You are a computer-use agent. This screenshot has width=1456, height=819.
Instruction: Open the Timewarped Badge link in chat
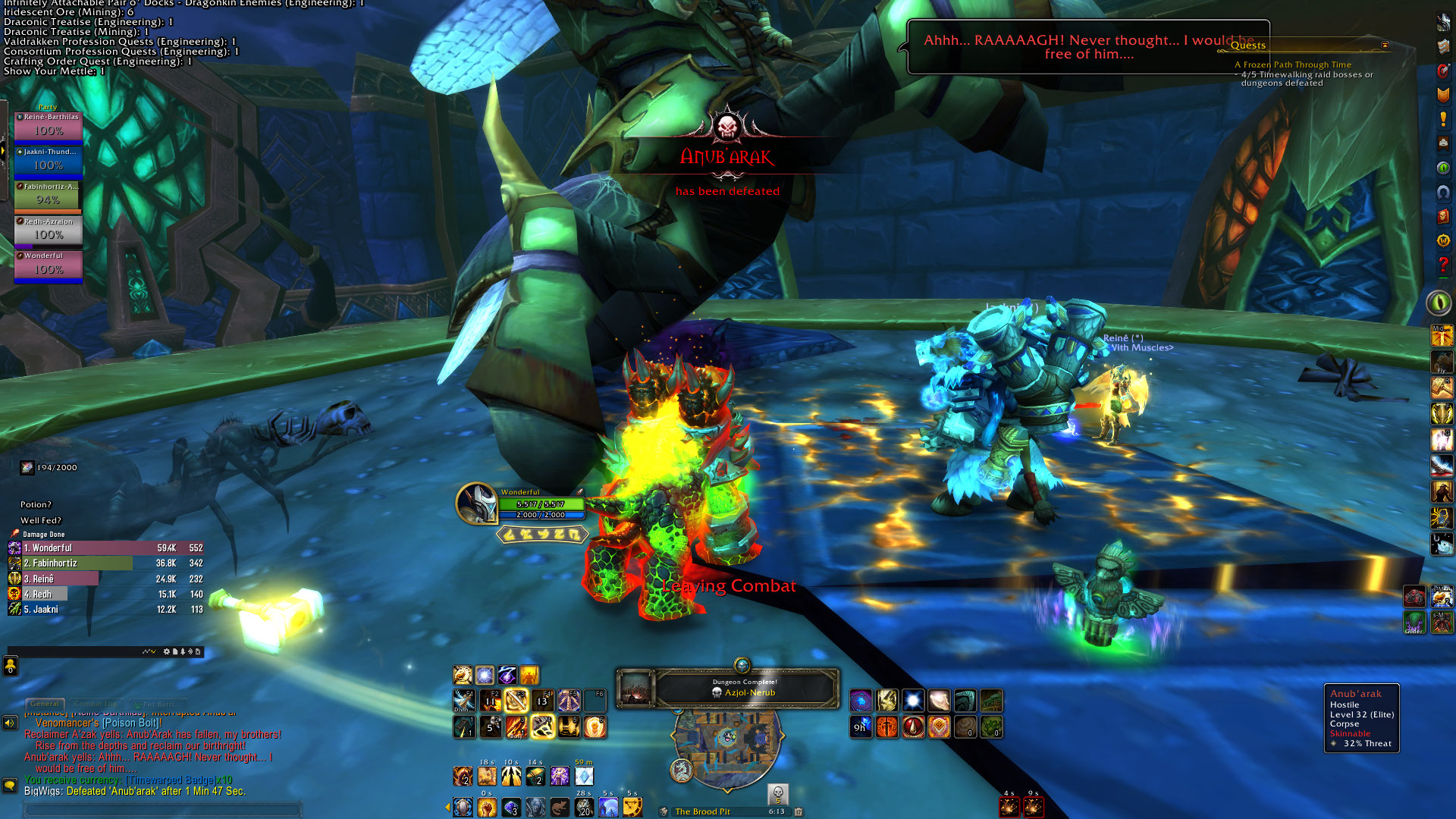(x=179, y=780)
